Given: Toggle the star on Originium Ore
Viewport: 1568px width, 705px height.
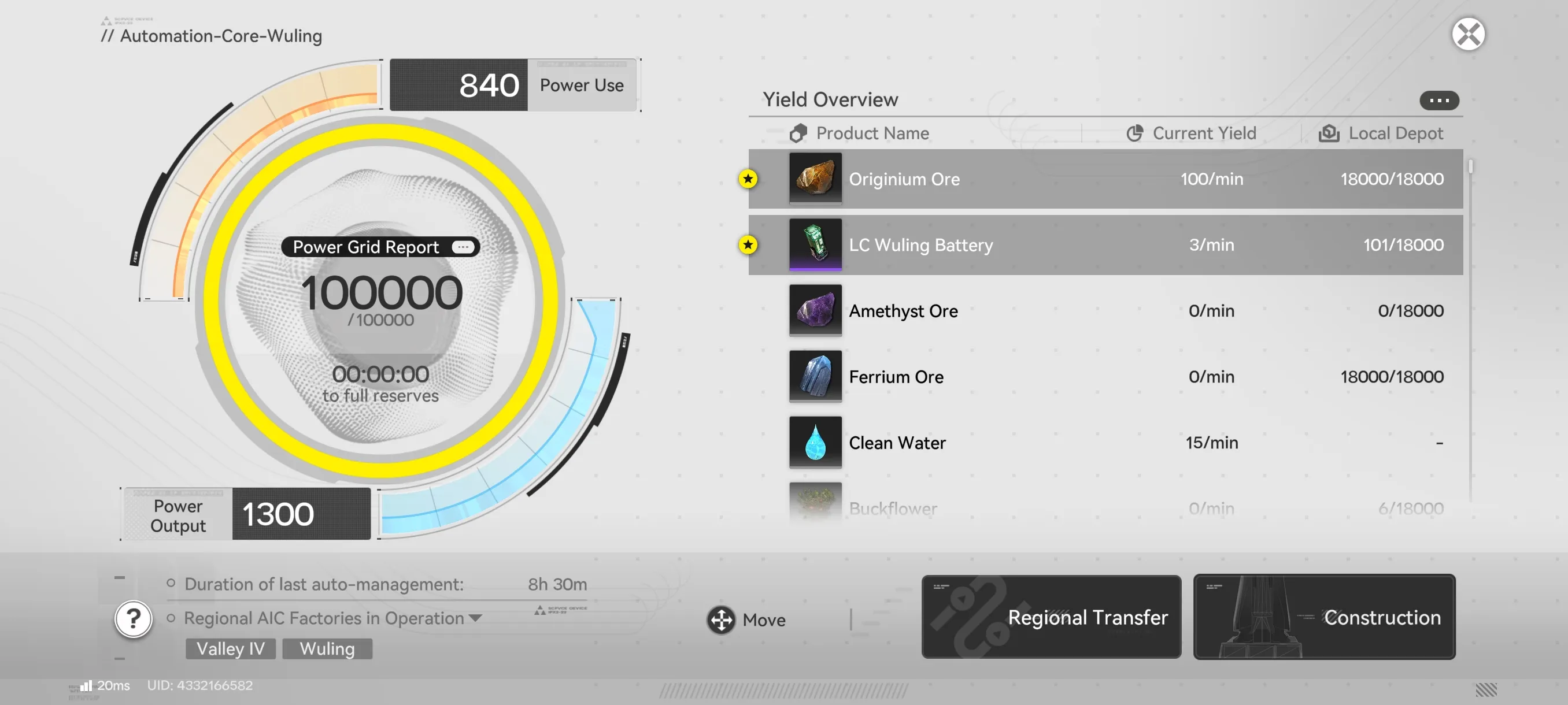Looking at the screenshot, I should (x=748, y=179).
